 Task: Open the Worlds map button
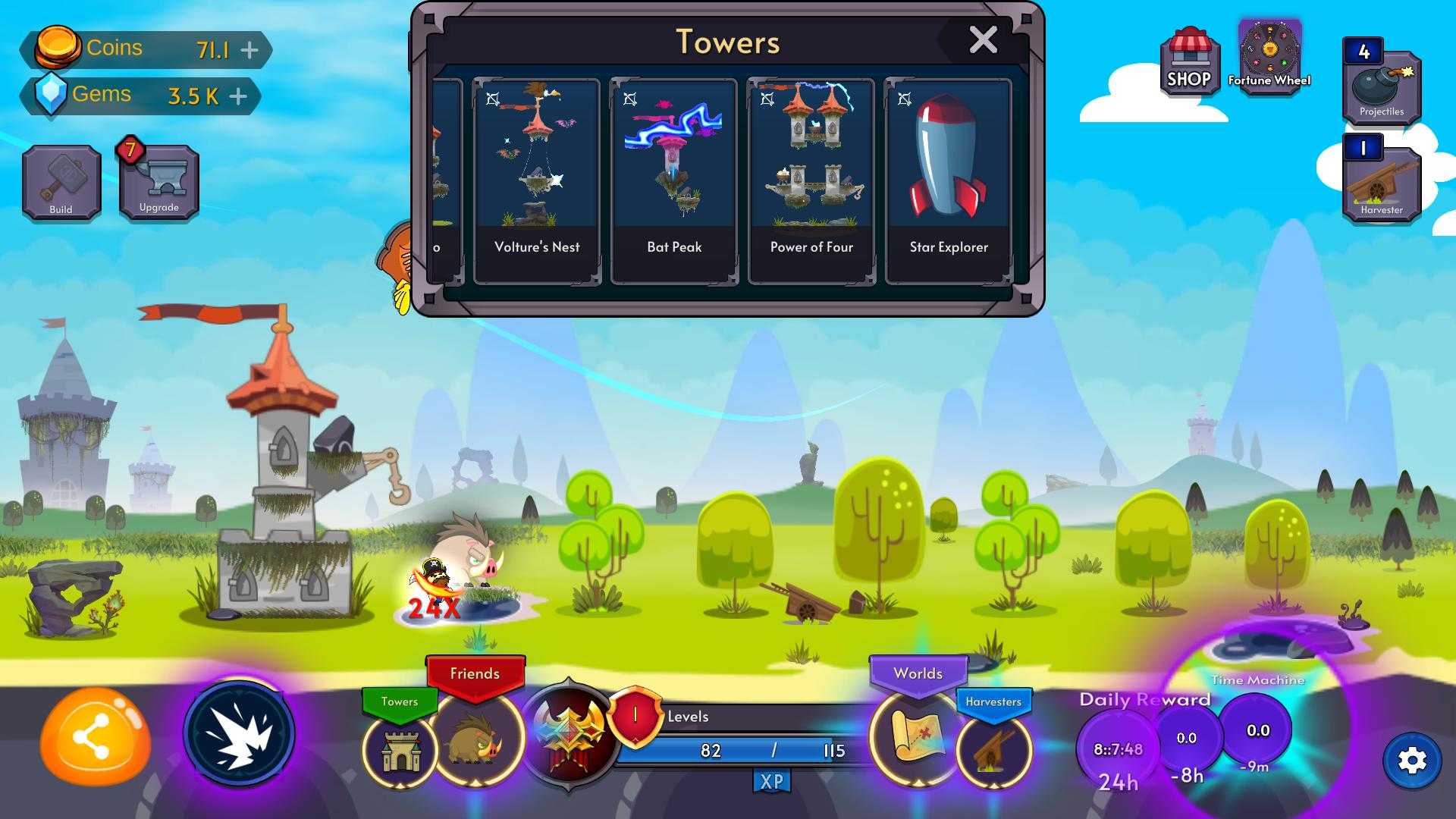tap(918, 736)
